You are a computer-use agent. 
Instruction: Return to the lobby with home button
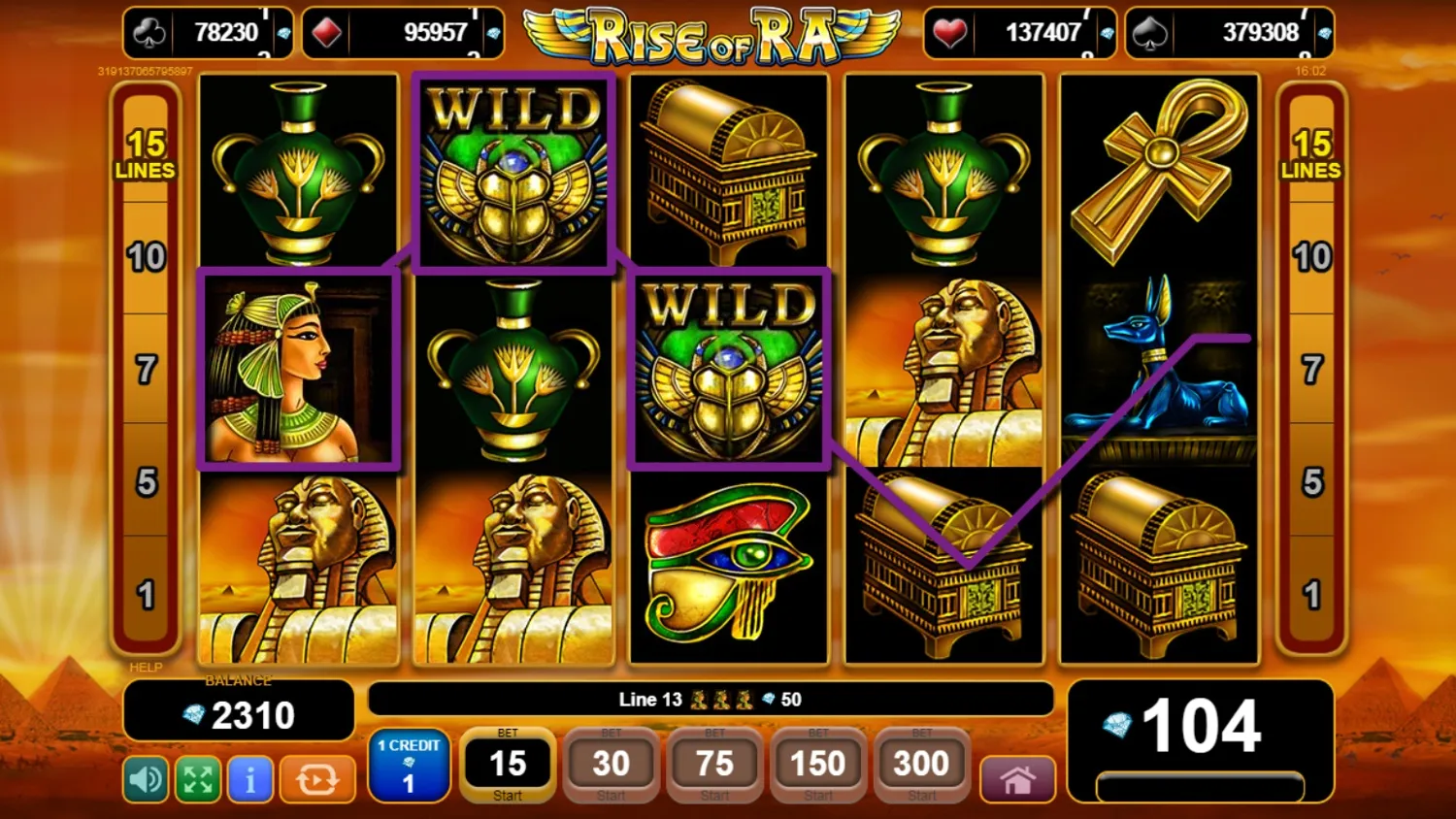click(x=1016, y=779)
